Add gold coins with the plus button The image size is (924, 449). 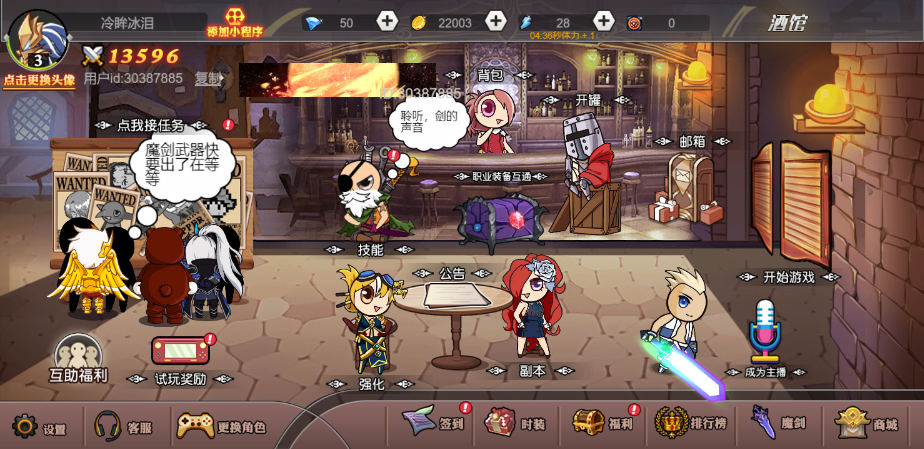pyautogui.click(x=495, y=21)
